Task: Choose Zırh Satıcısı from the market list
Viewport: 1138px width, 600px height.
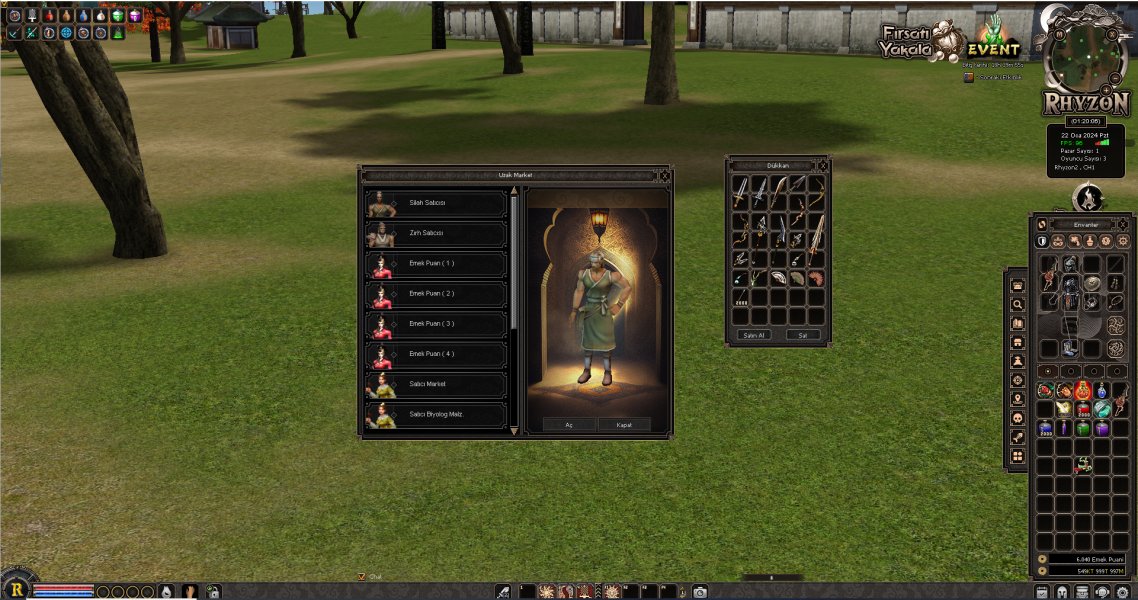Action: (x=436, y=234)
